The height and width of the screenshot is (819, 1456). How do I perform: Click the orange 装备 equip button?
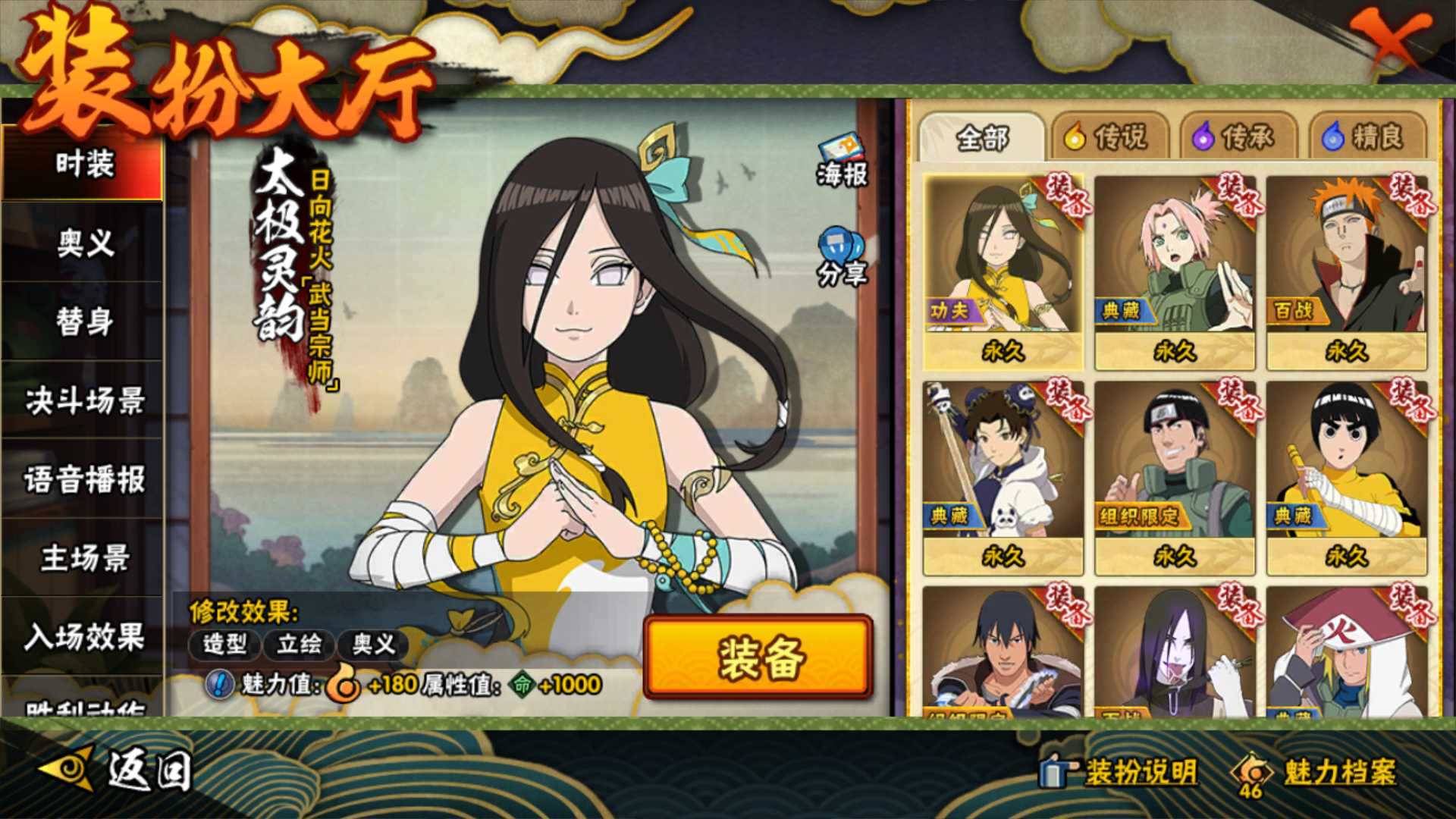(x=758, y=657)
